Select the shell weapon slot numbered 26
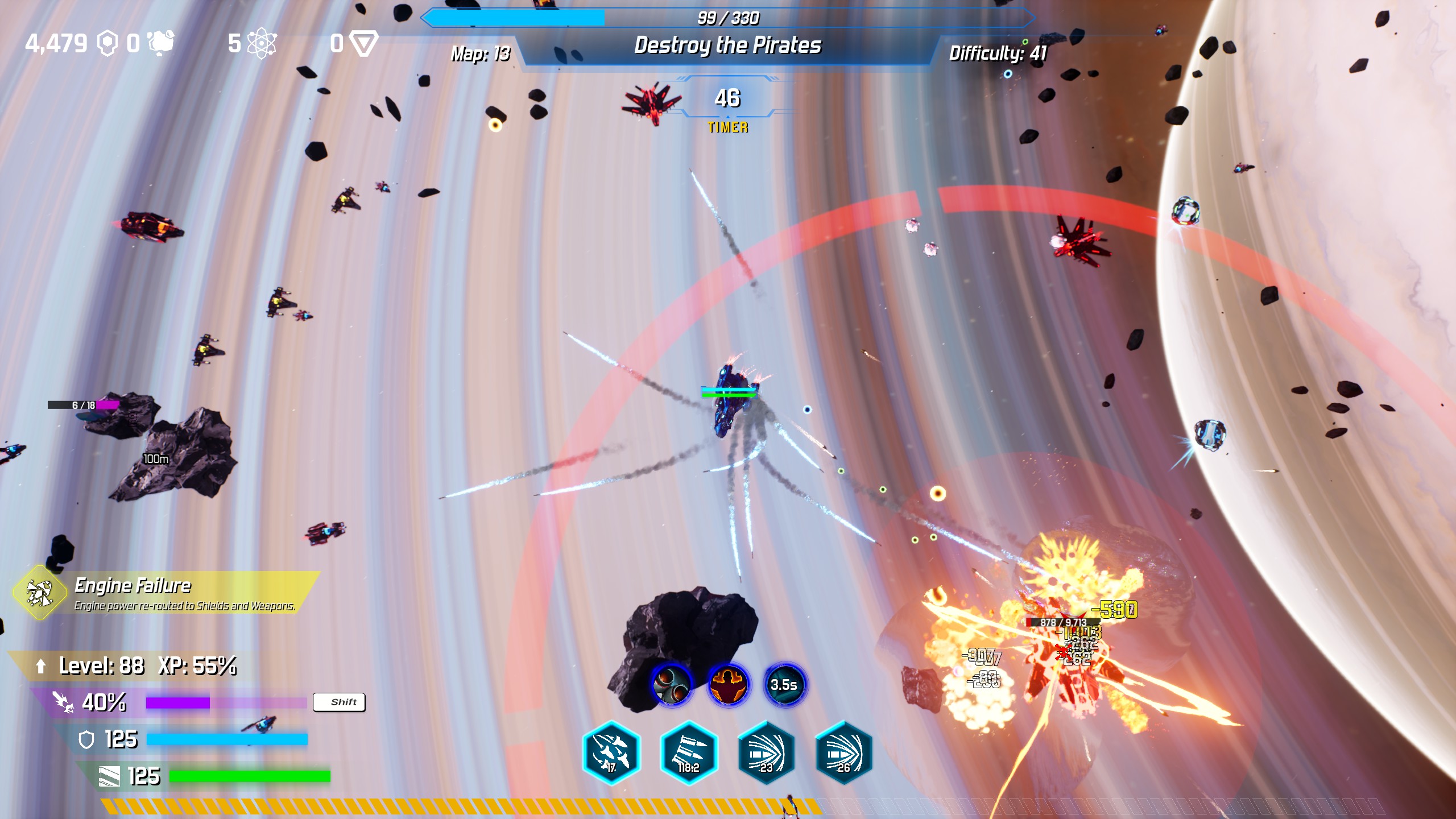Viewport: 1456px width, 819px height. tap(843, 752)
